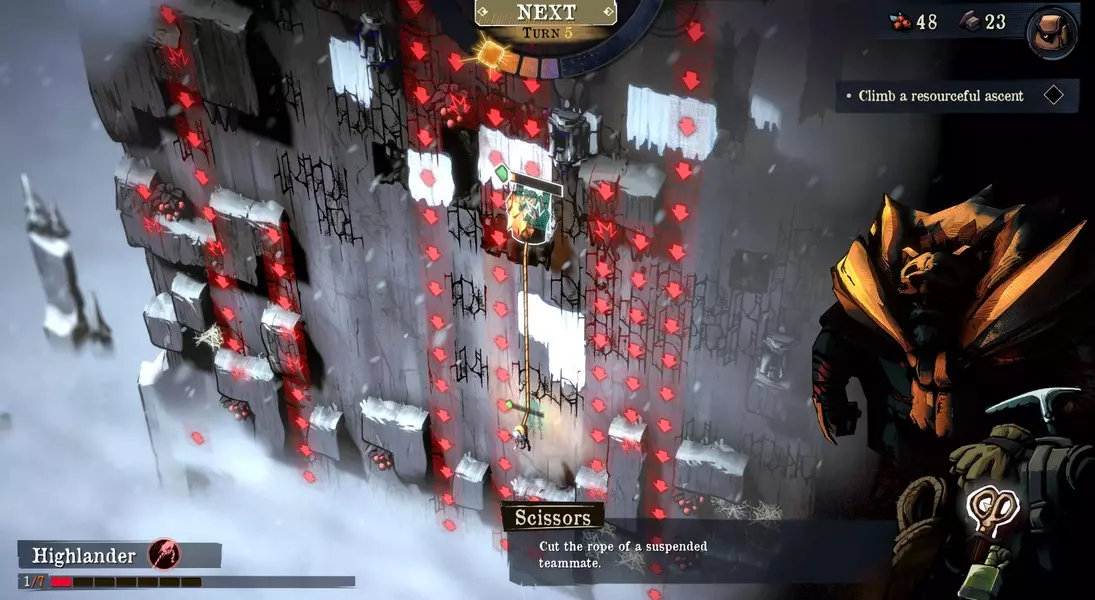Viewport: 1095px width, 600px height.
Task: Select the Highlander's red class icon
Action: click(x=163, y=554)
